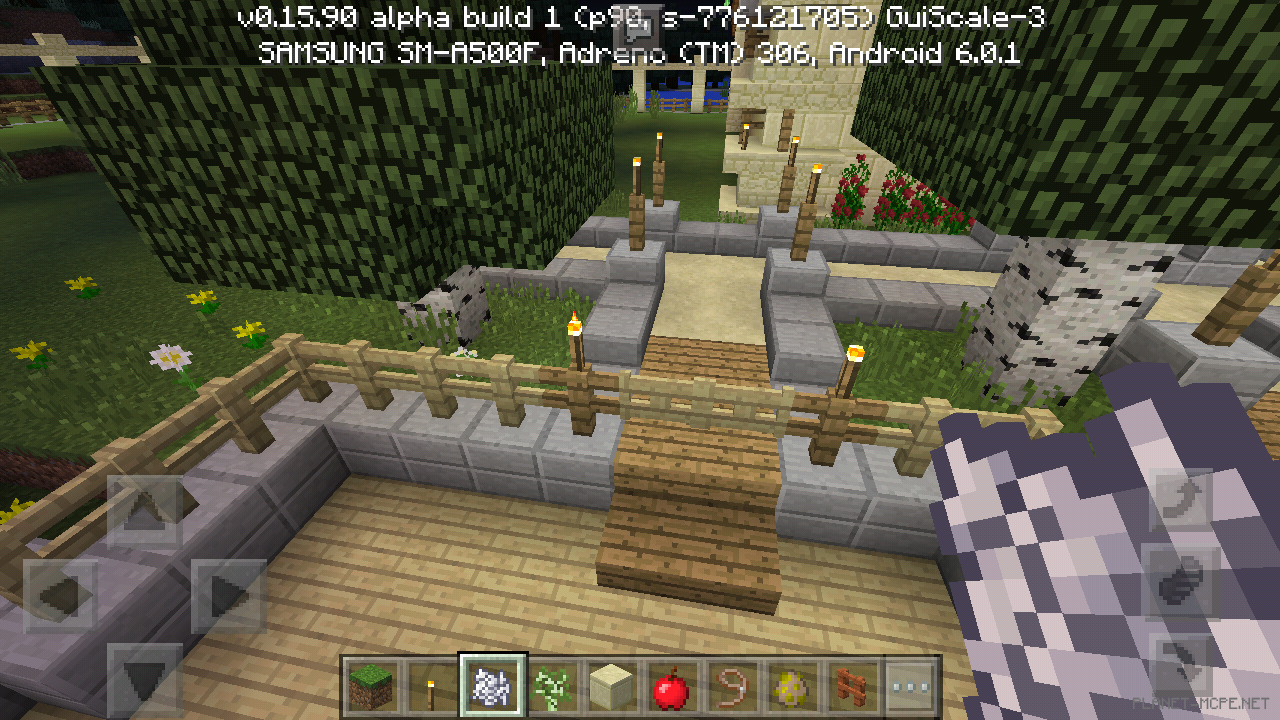The image size is (1280, 720).
Task: Select the white cobweb hotbar slot
Action: click(491, 686)
